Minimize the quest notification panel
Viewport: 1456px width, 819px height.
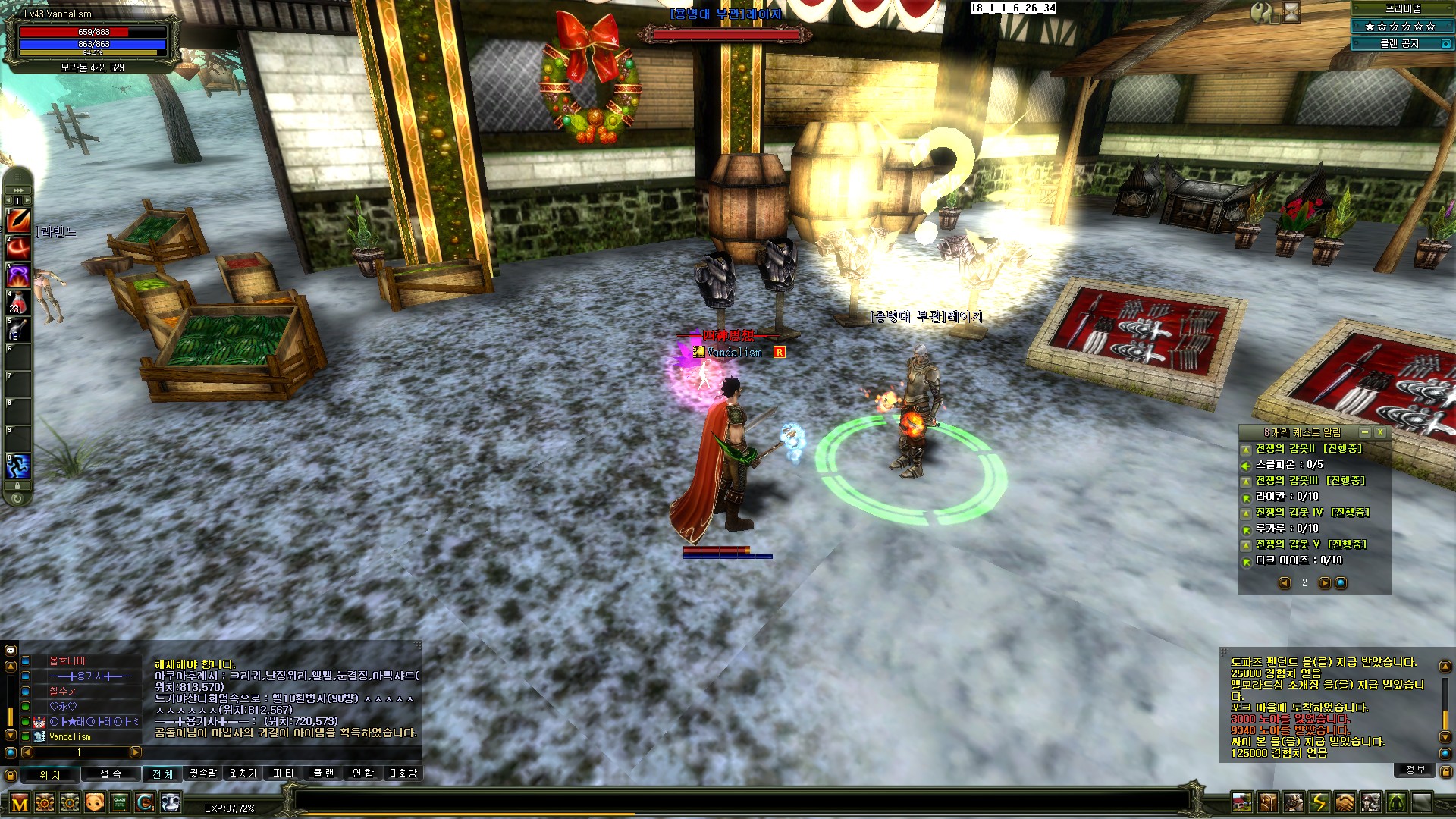tap(1365, 432)
